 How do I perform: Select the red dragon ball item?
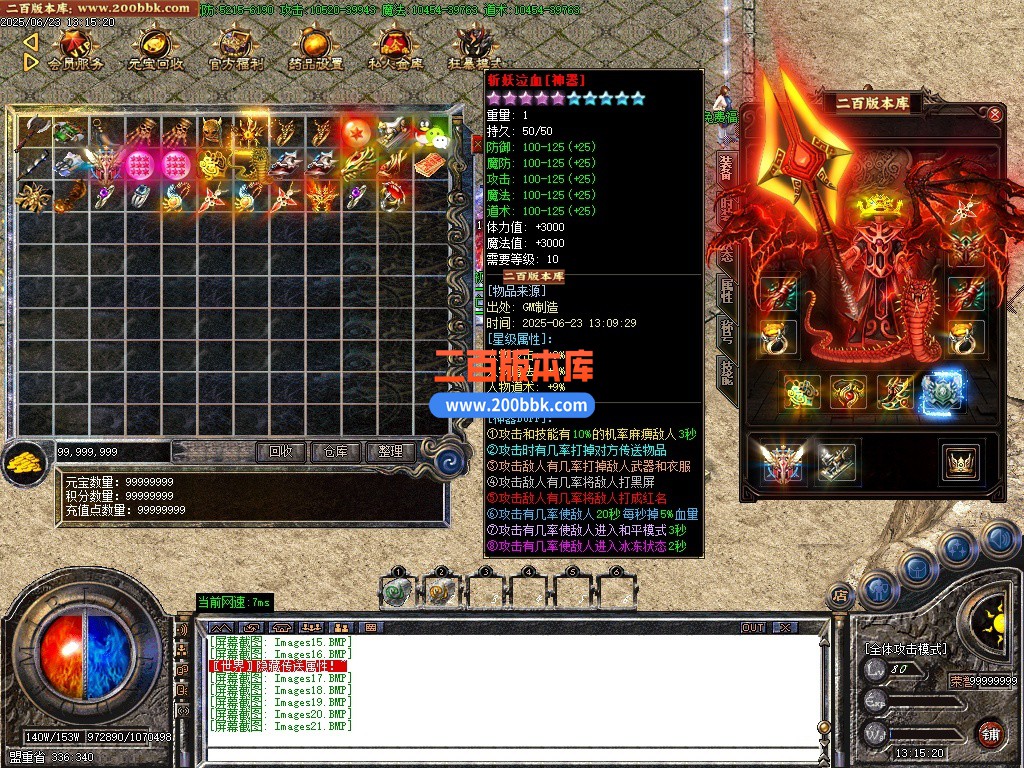[x=356, y=132]
